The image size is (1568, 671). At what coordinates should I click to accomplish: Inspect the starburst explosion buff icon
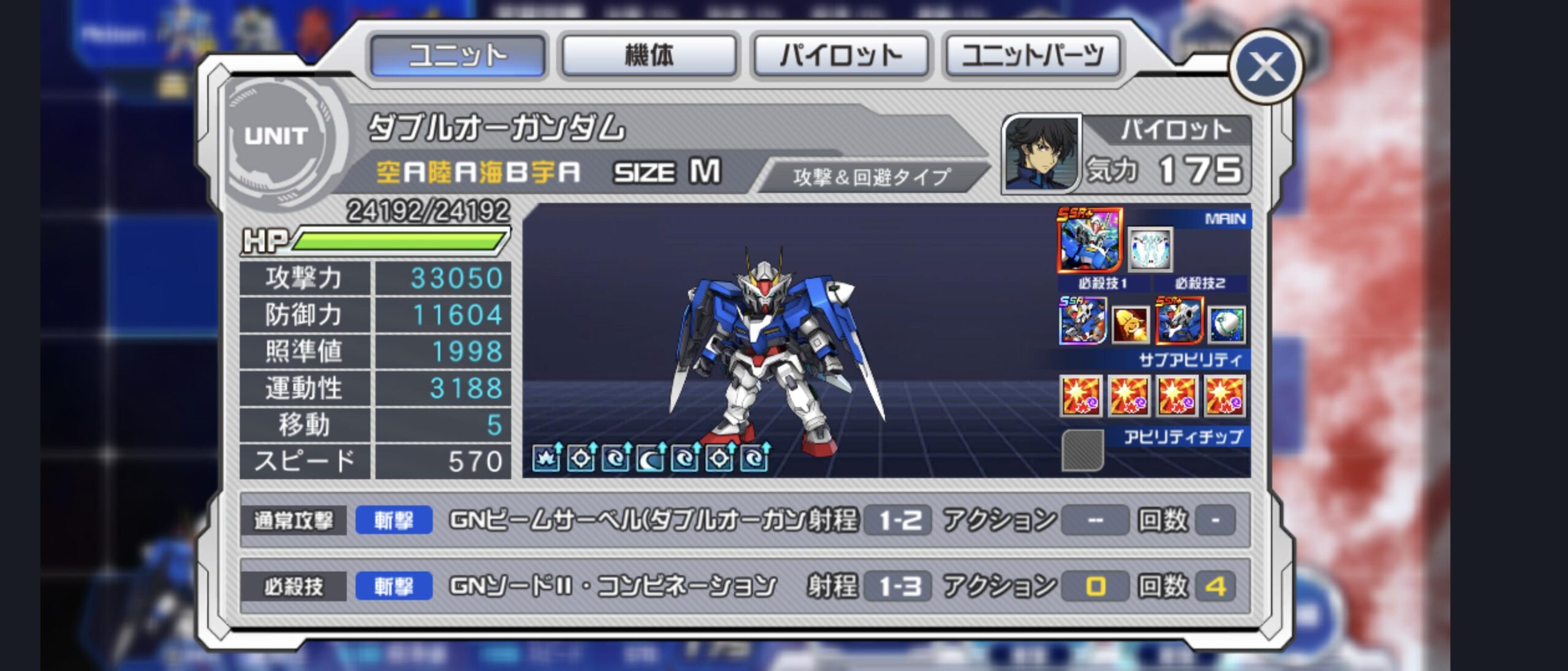click(x=546, y=458)
